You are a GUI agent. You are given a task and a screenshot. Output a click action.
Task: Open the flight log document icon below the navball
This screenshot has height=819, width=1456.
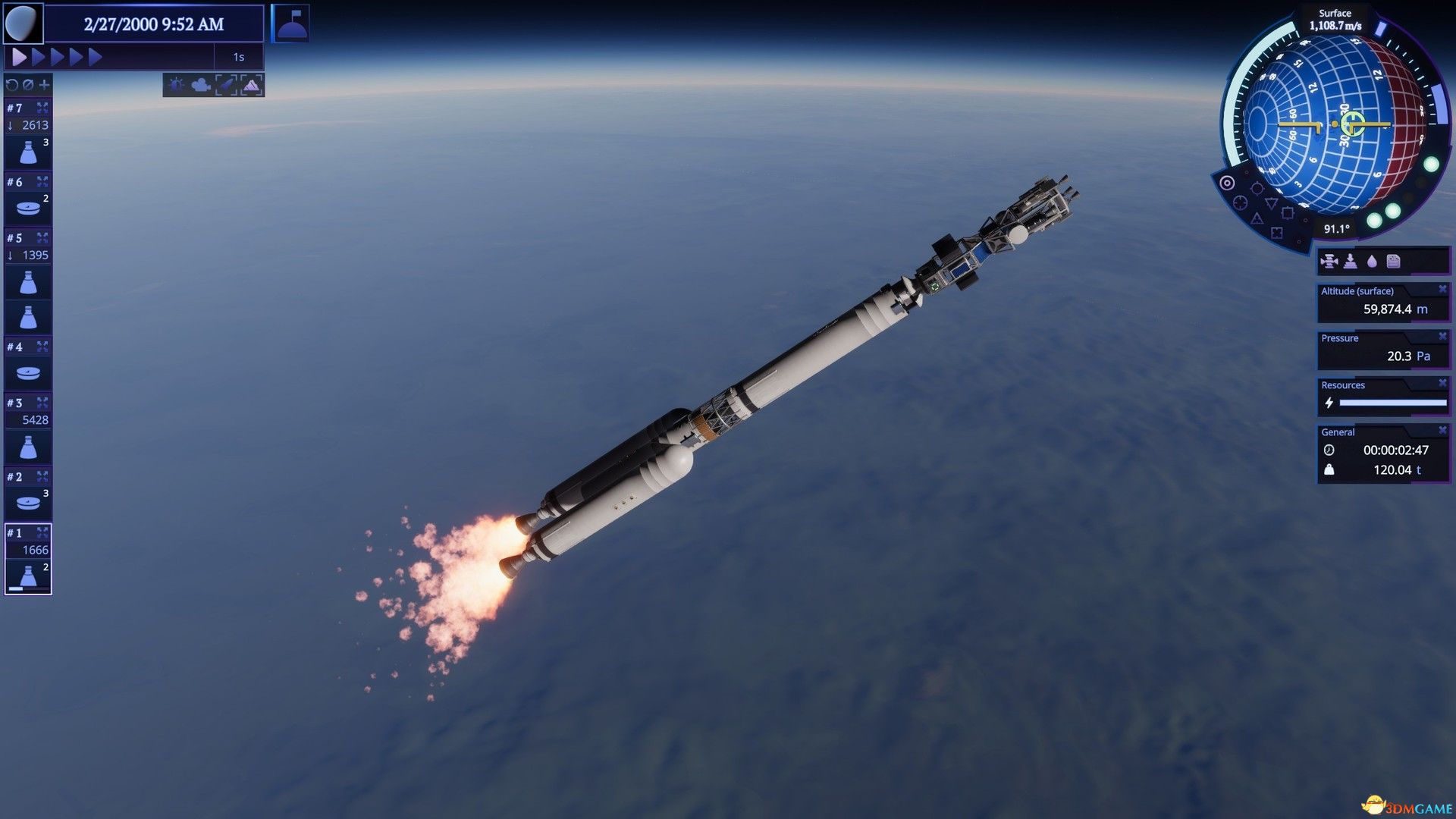point(1394,262)
